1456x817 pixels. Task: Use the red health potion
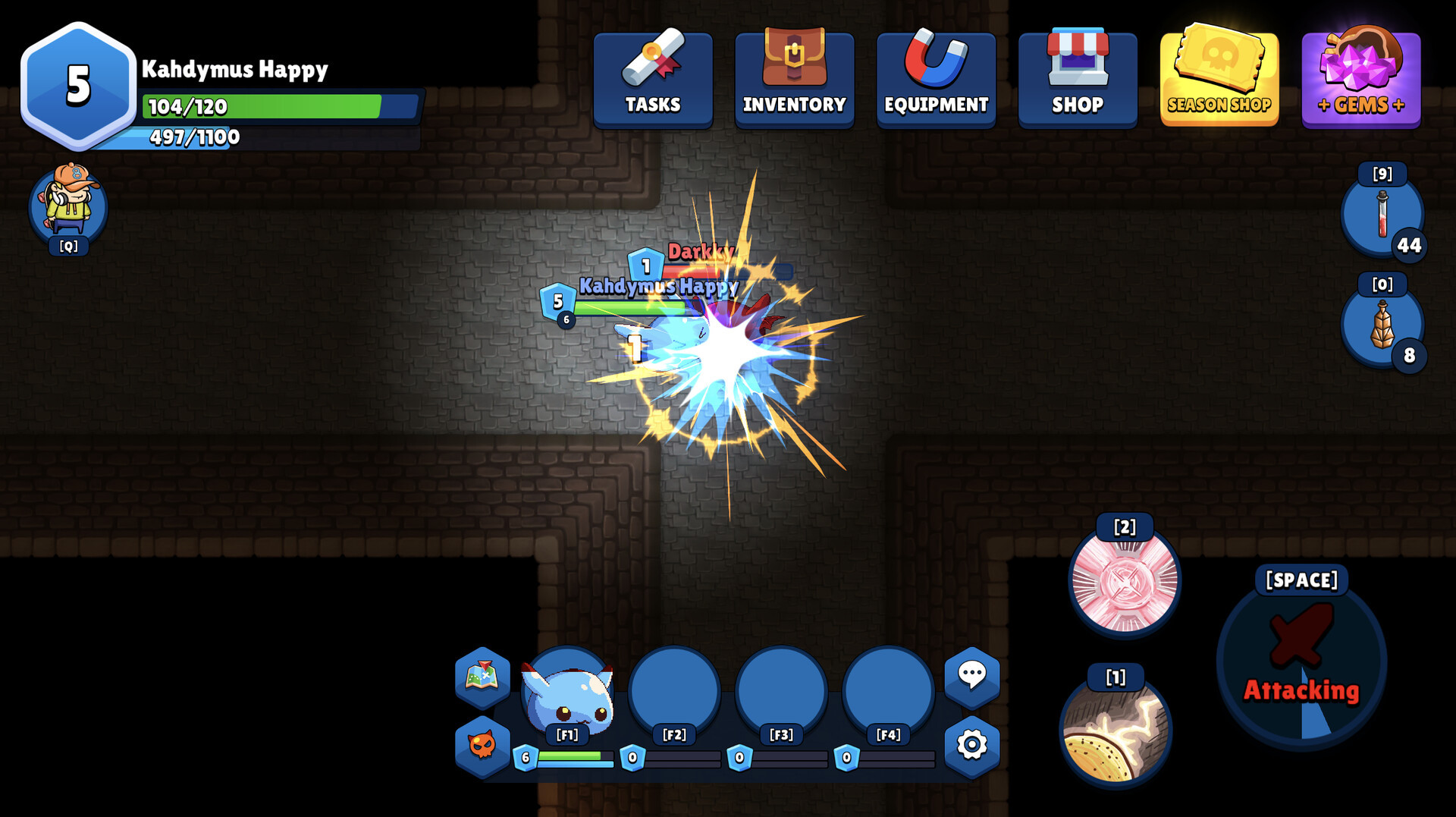(1382, 215)
